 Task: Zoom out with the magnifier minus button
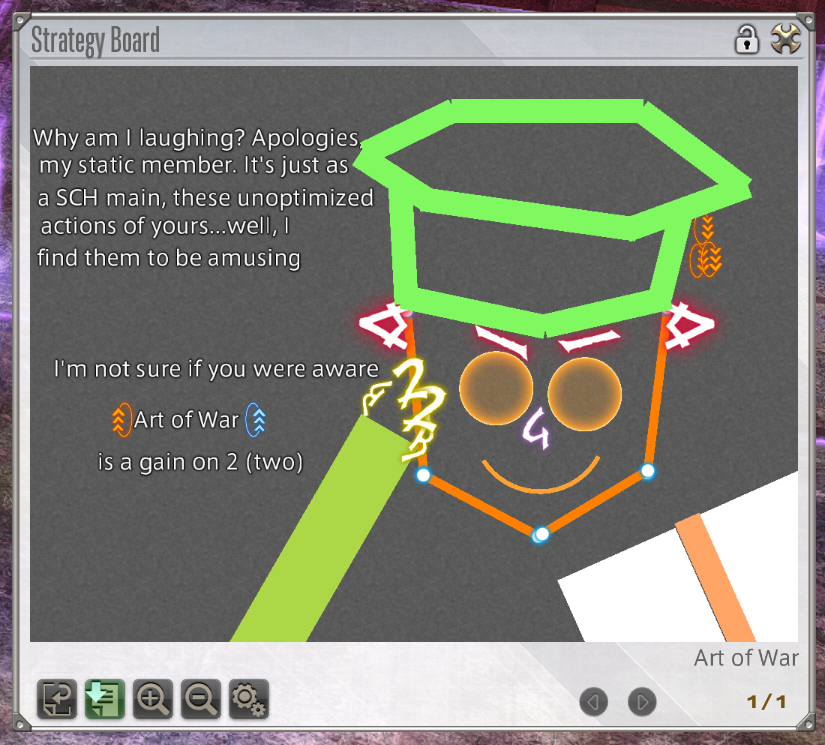(x=200, y=699)
